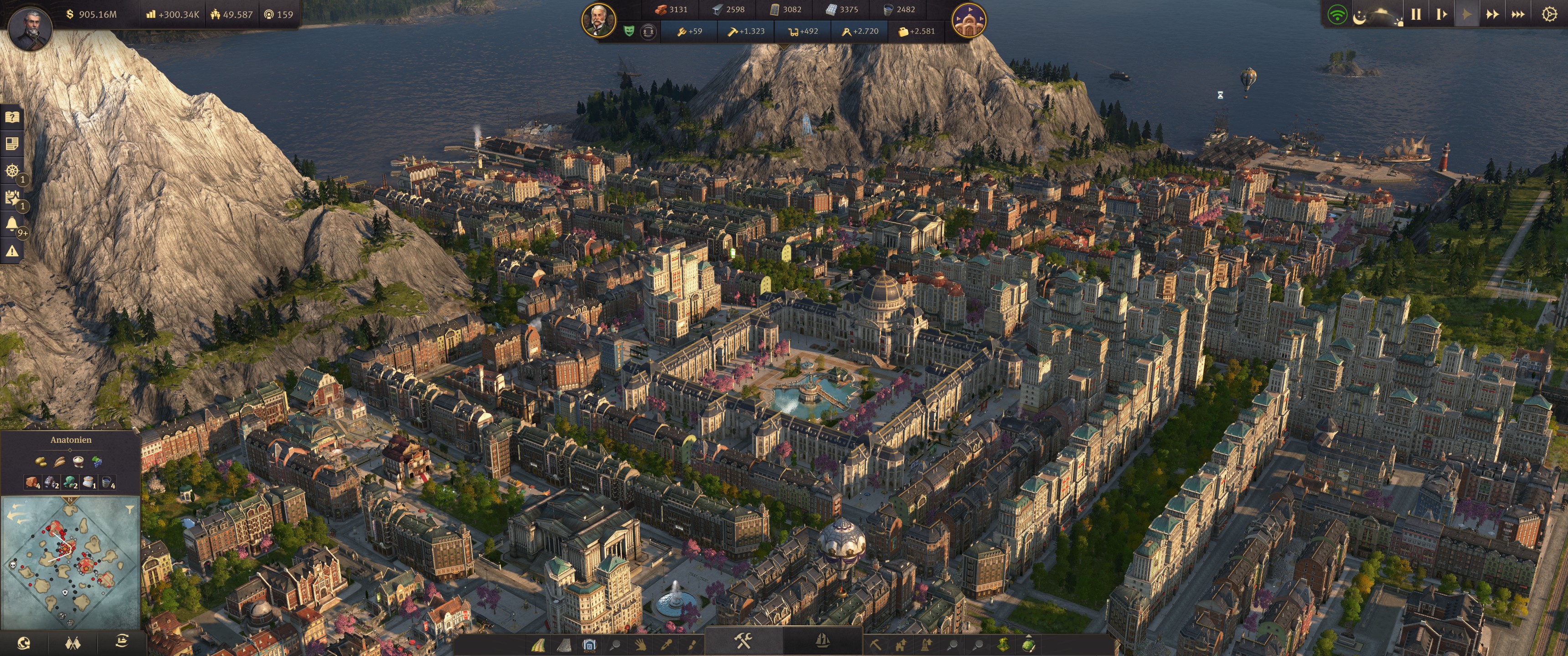Show the bell notifications
1568x656 pixels.
pyautogui.click(x=12, y=225)
